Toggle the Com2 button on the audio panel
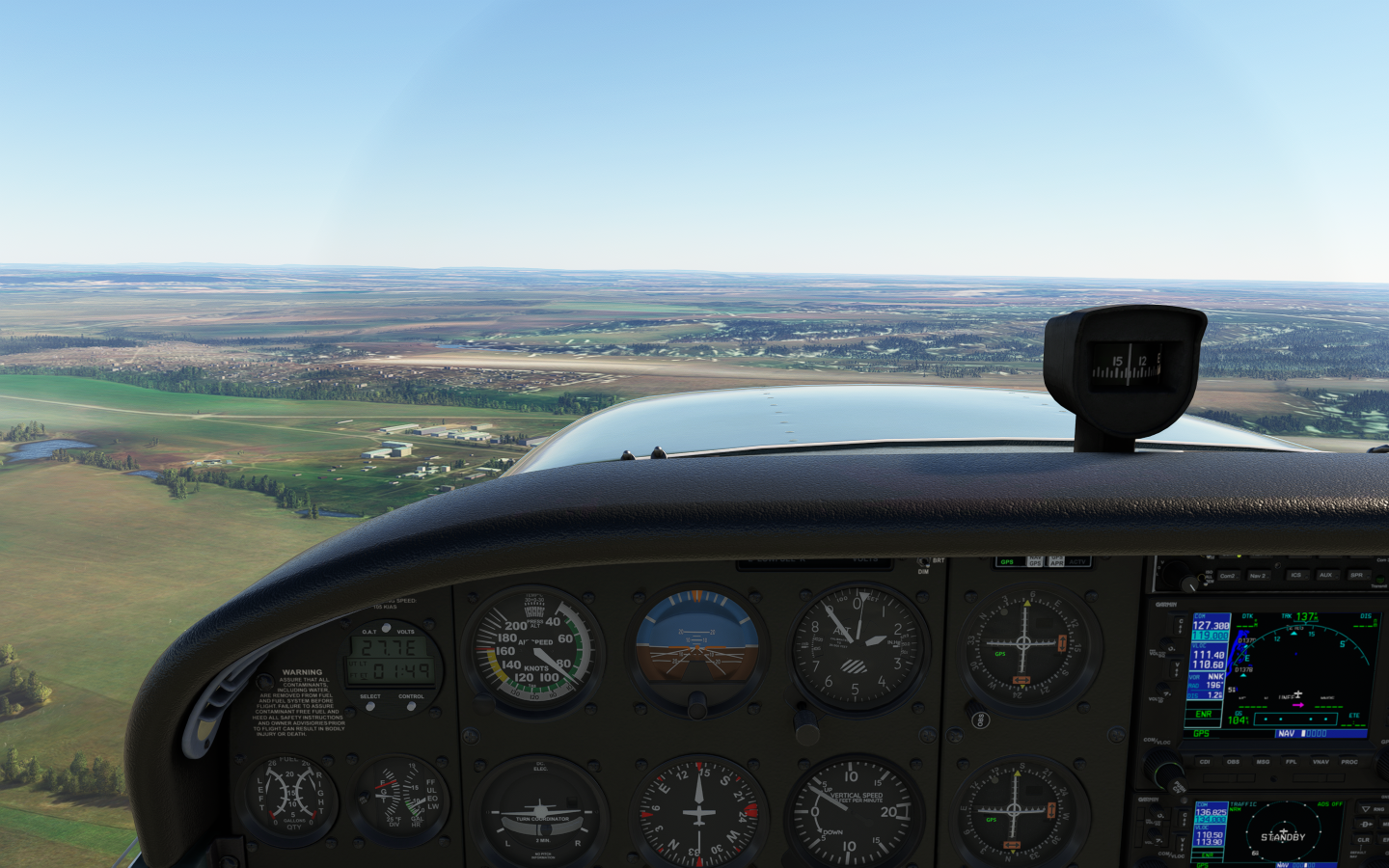Screen dimensions: 1389x868 (1227, 576)
